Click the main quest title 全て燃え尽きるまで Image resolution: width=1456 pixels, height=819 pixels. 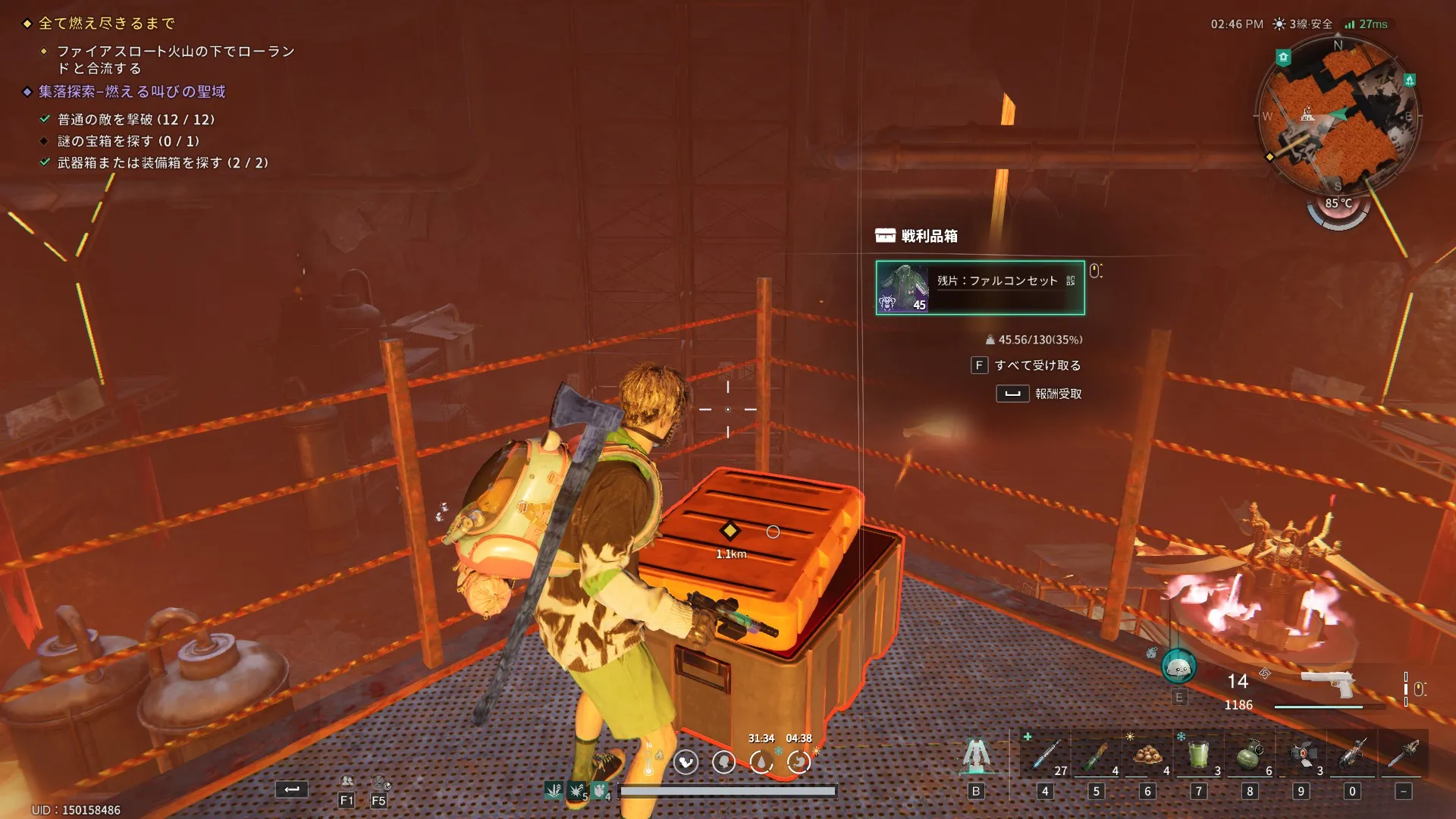pos(107,24)
